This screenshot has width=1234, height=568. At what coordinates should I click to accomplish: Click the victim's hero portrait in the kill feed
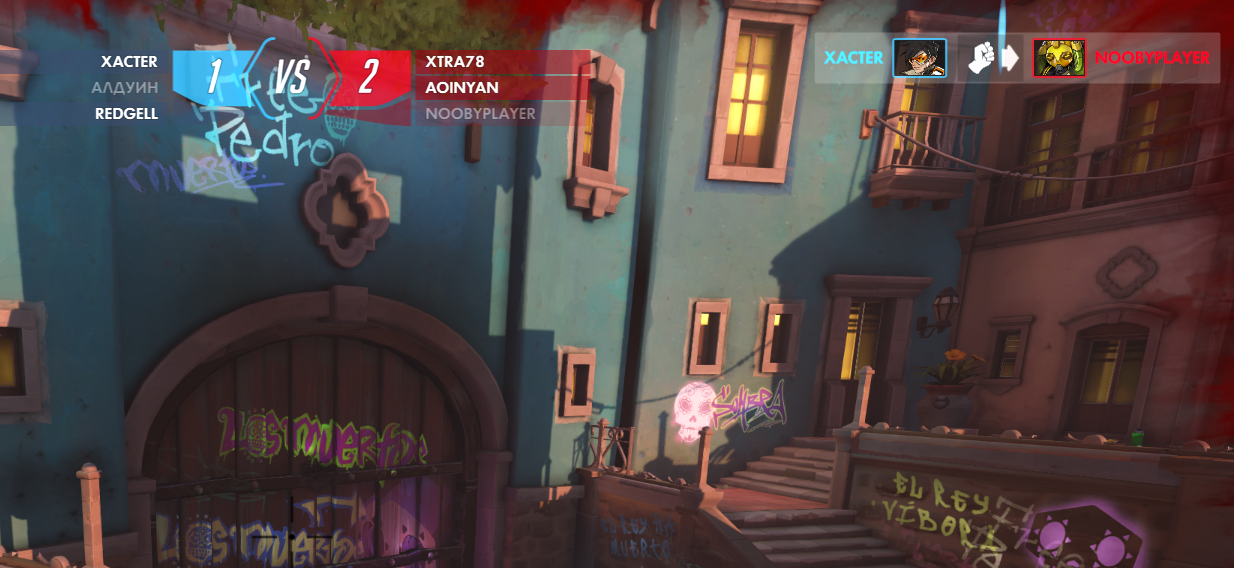tap(1059, 58)
